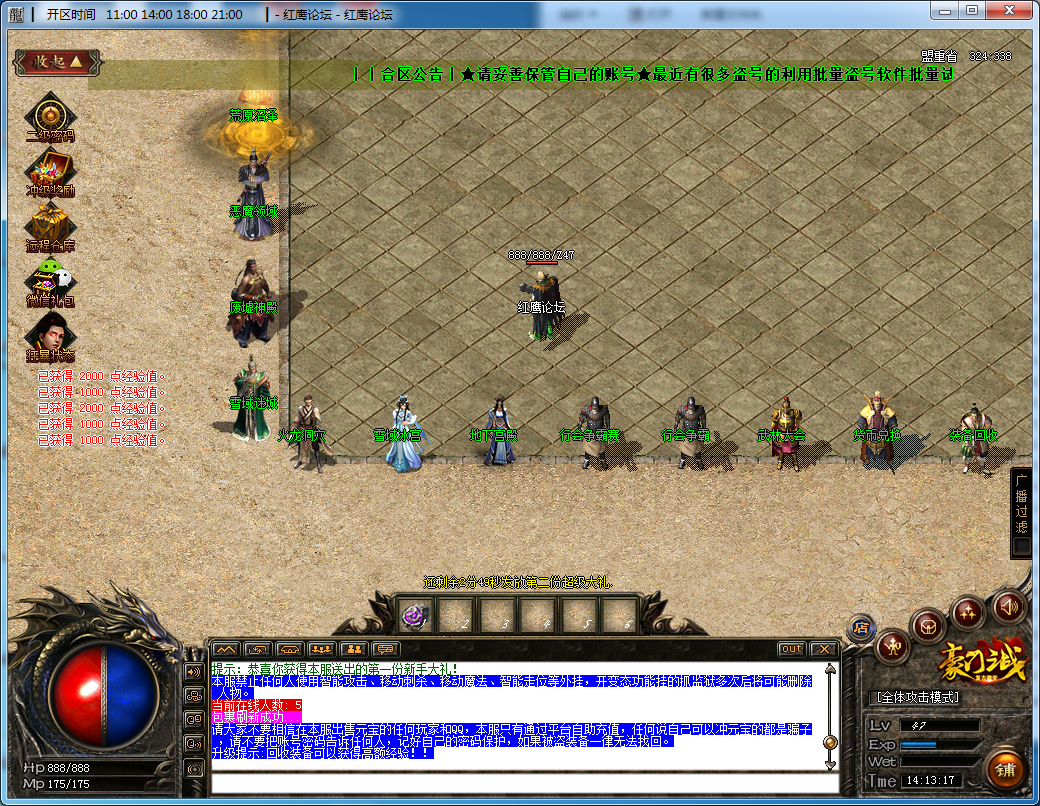Collapse the side menu with 收起 button
1040x806 pixels.
57,62
